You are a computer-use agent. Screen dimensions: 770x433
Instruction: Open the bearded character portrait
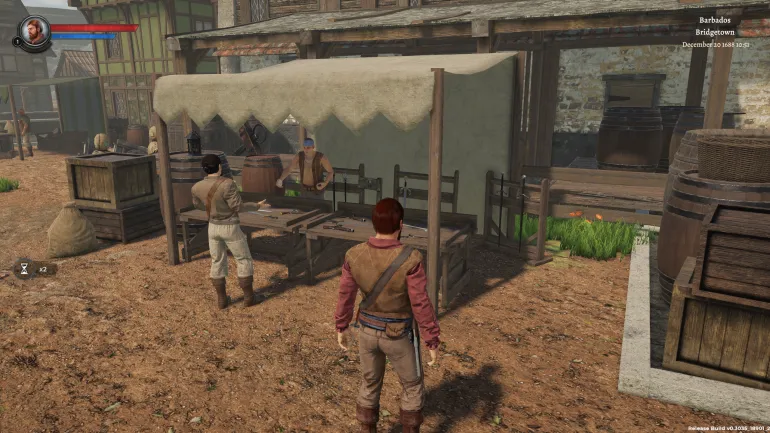click(x=35, y=31)
